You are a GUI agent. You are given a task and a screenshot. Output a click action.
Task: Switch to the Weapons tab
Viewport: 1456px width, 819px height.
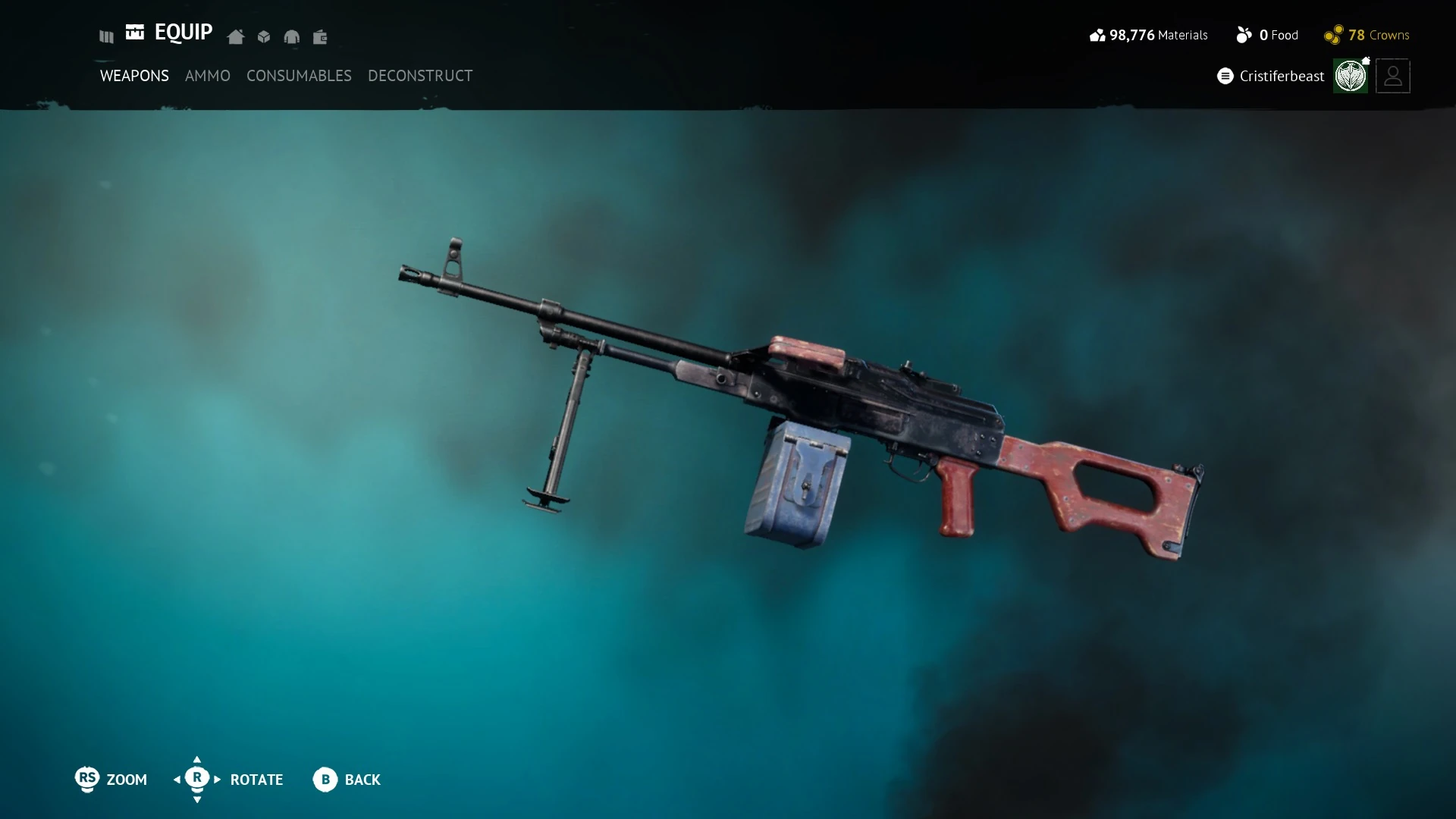coord(134,76)
